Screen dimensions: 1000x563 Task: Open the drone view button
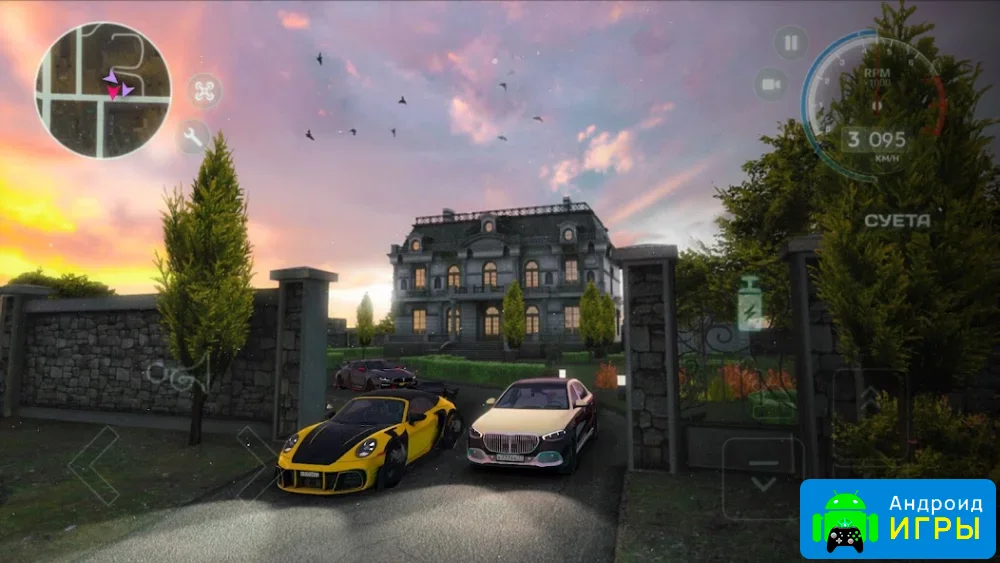tap(205, 92)
